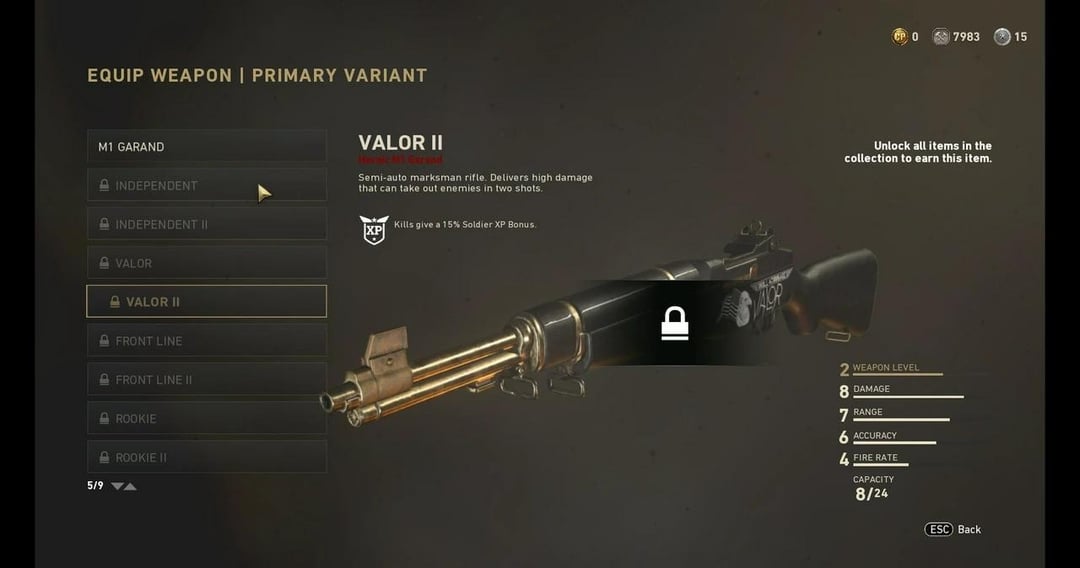Pick the locked Valor variant

click(x=206, y=264)
